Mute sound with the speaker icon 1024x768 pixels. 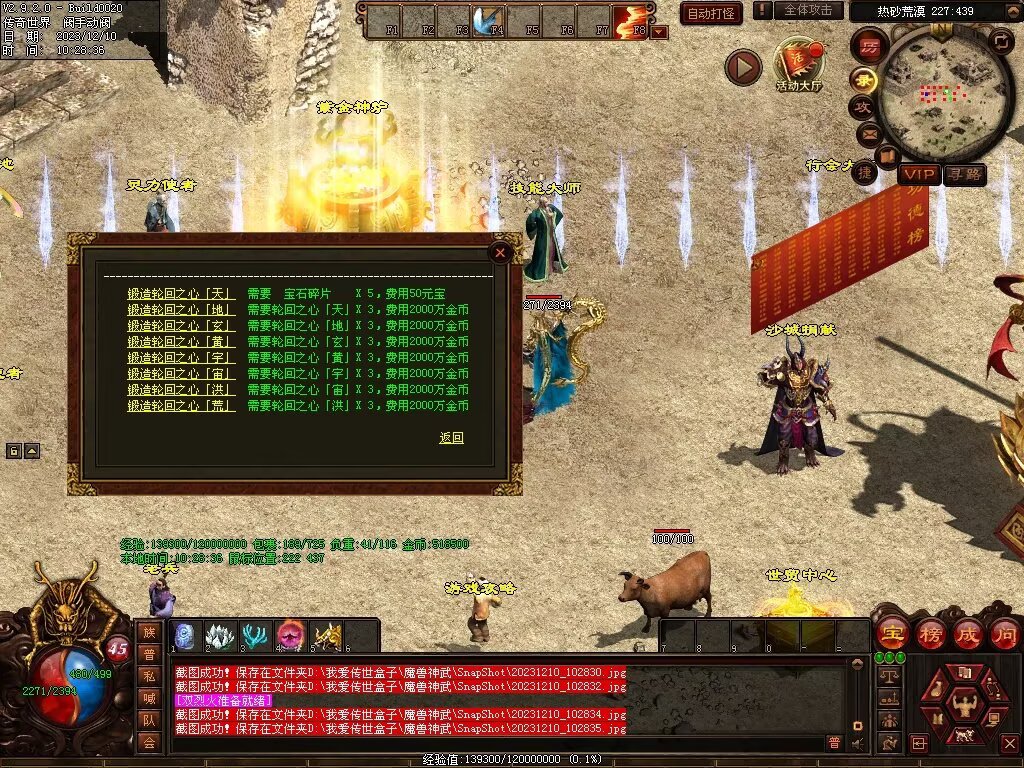[x=858, y=743]
